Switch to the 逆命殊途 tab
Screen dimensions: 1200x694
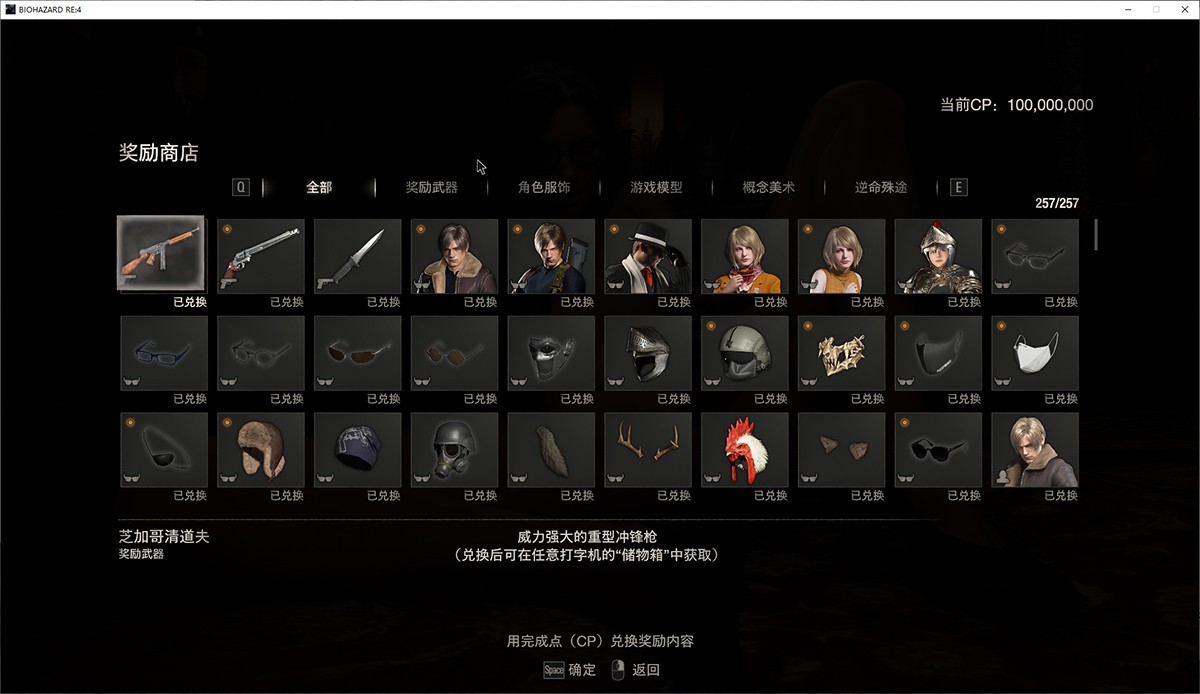[x=881, y=187]
